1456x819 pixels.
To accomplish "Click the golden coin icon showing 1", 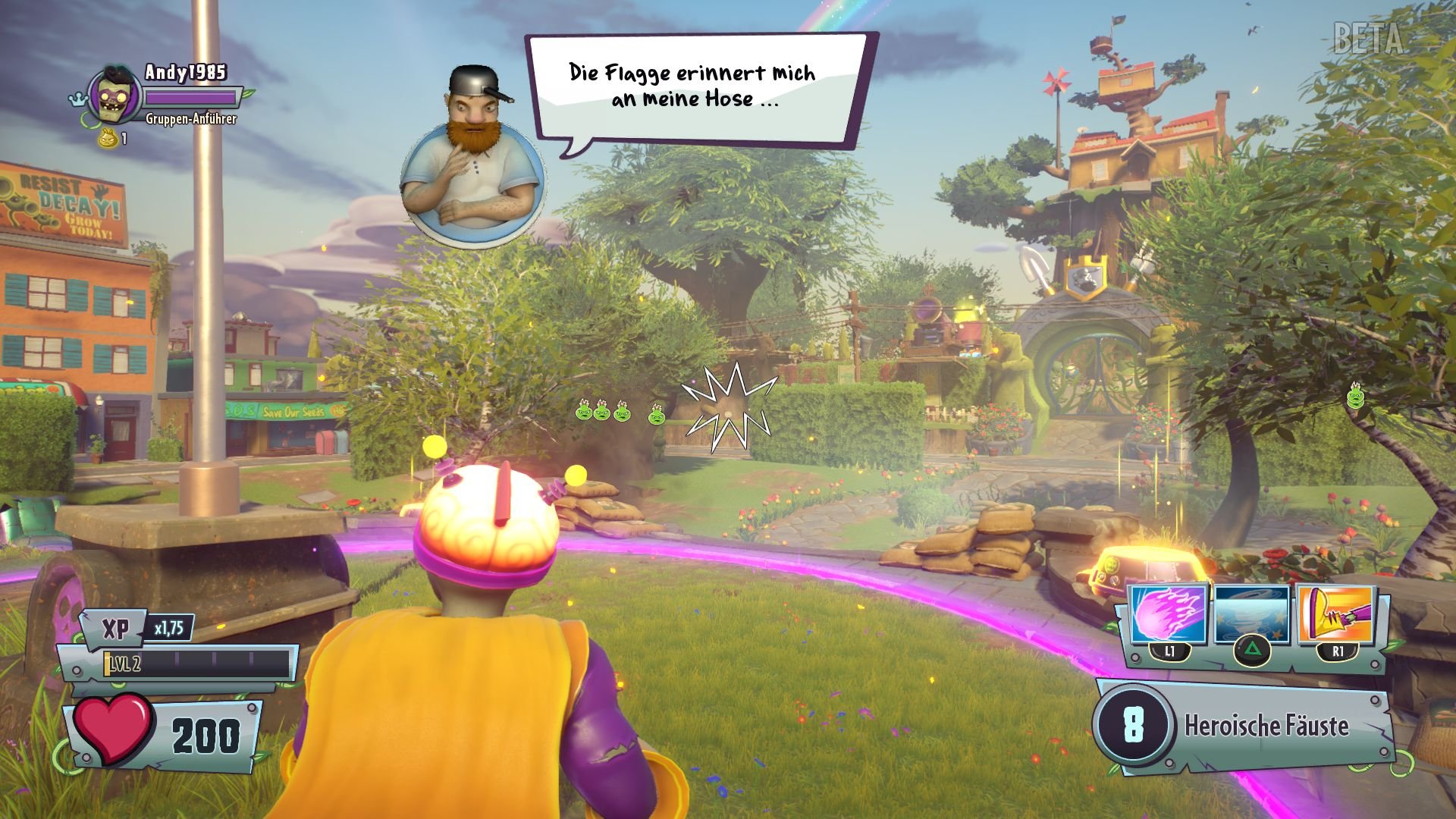I will pyautogui.click(x=107, y=137).
